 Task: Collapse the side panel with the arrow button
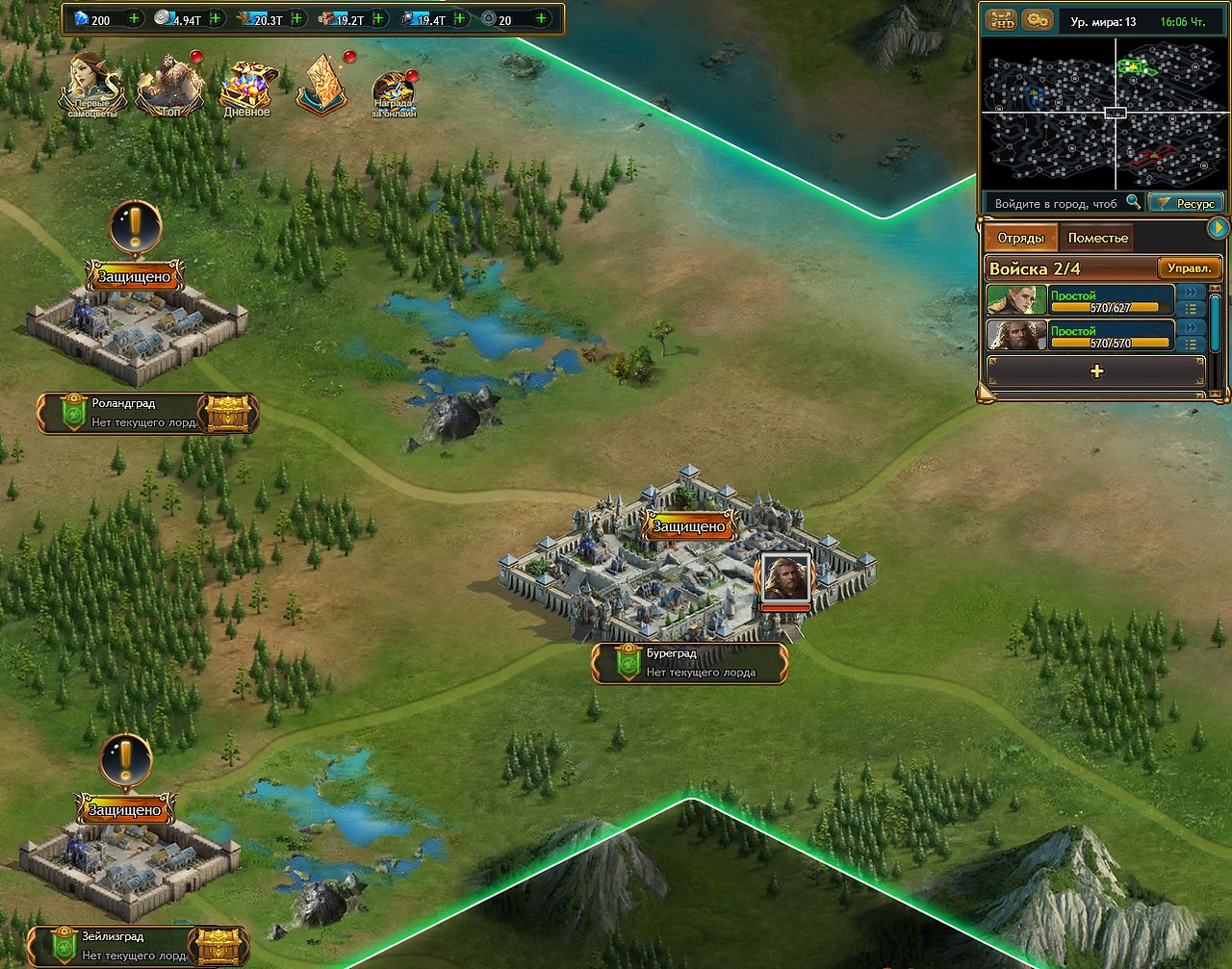1218,228
